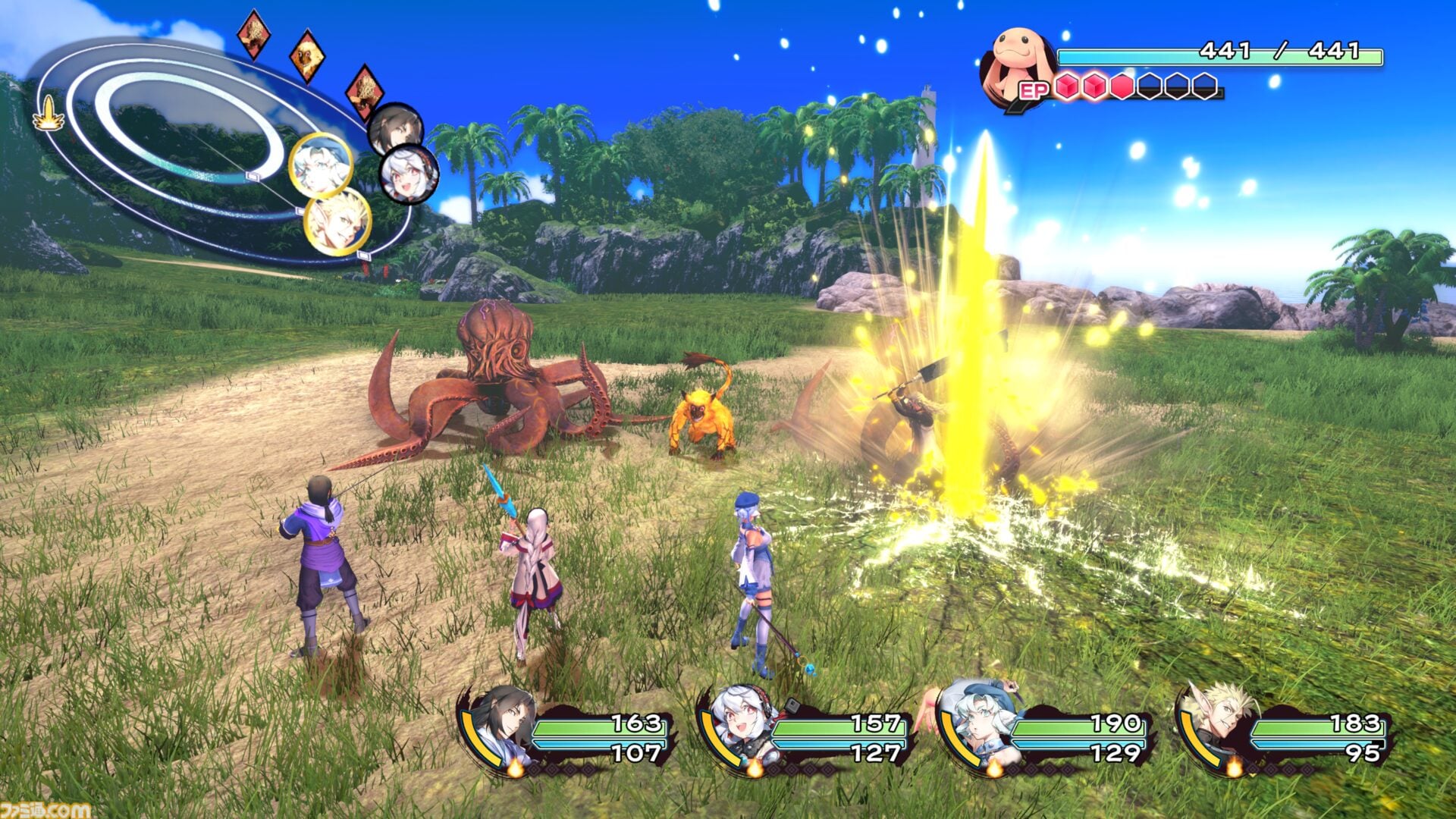The image size is (1456, 819).
Task: Click the blonde elf portrait on turn wheel
Action: pos(337,222)
